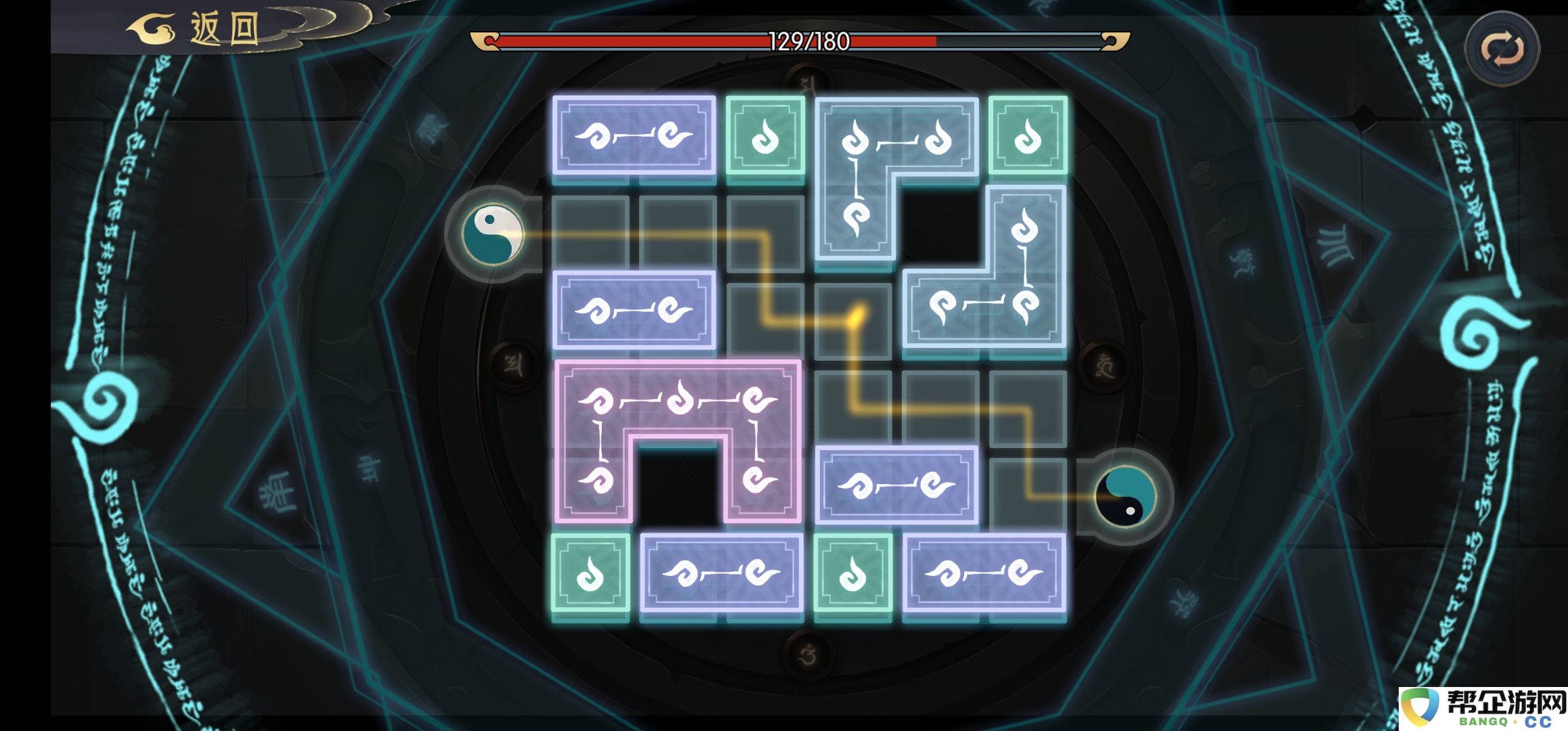The width and height of the screenshot is (1568, 731).
Task: Reset the puzzle with the circular arrows button
Action: point(1502,49)
